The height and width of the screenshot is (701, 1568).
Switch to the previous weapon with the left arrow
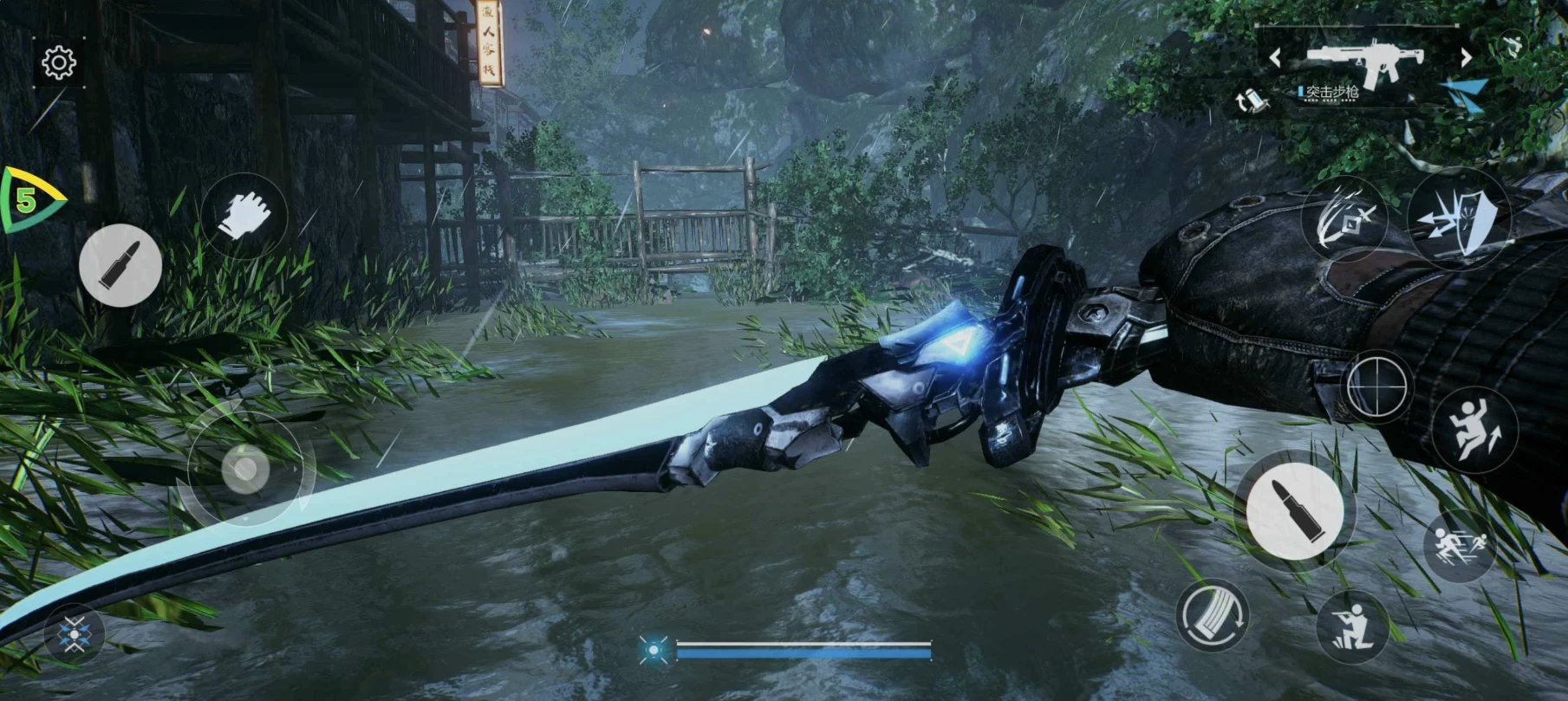click(1275, 58)
